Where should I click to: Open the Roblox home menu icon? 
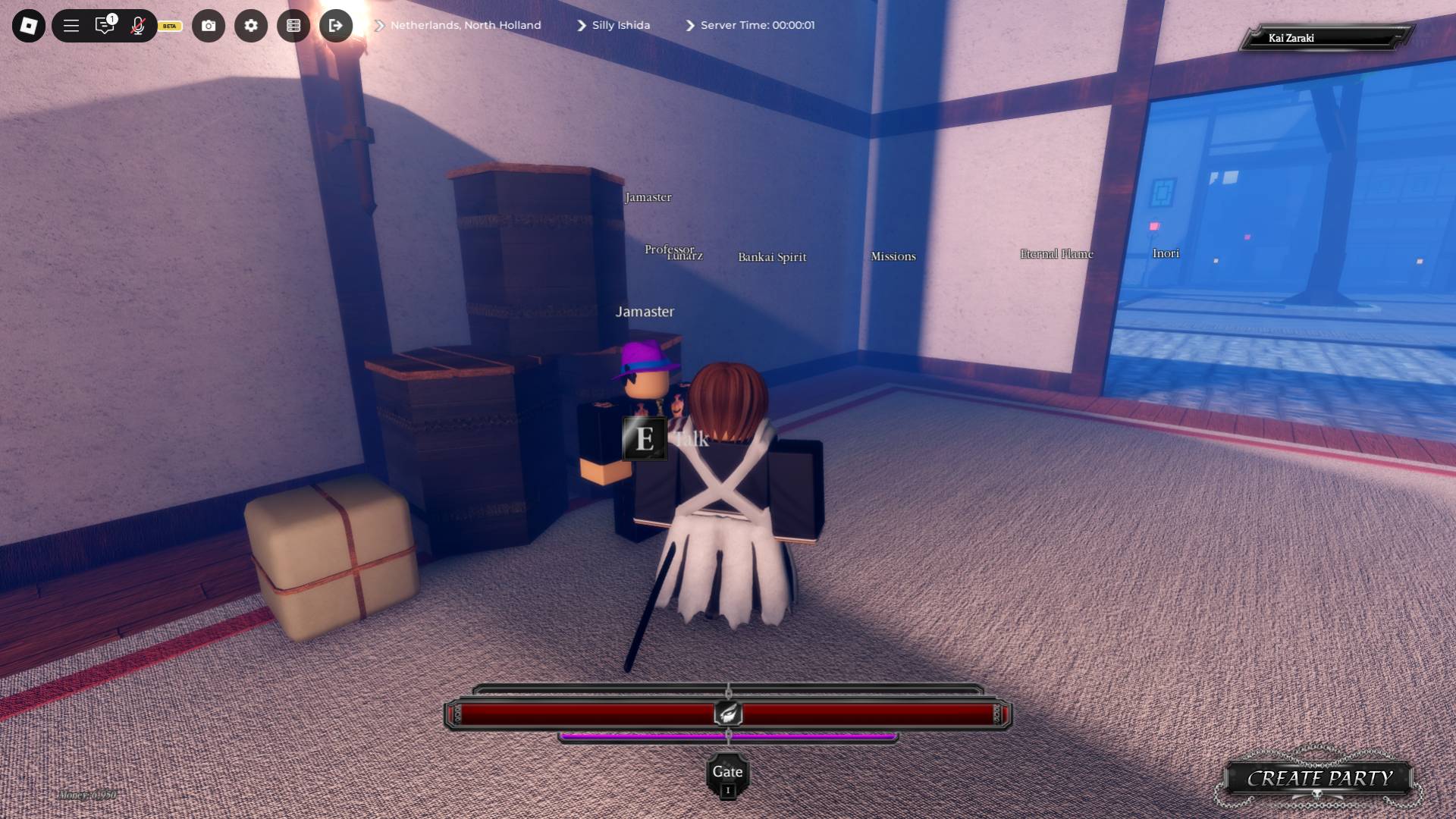point(28,25)
